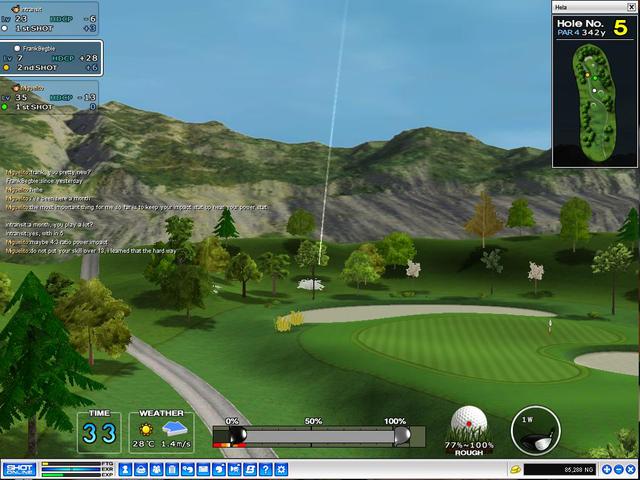Select the level 23 player's score panel
Screen dimensions: 640x480
click(50, 18)
